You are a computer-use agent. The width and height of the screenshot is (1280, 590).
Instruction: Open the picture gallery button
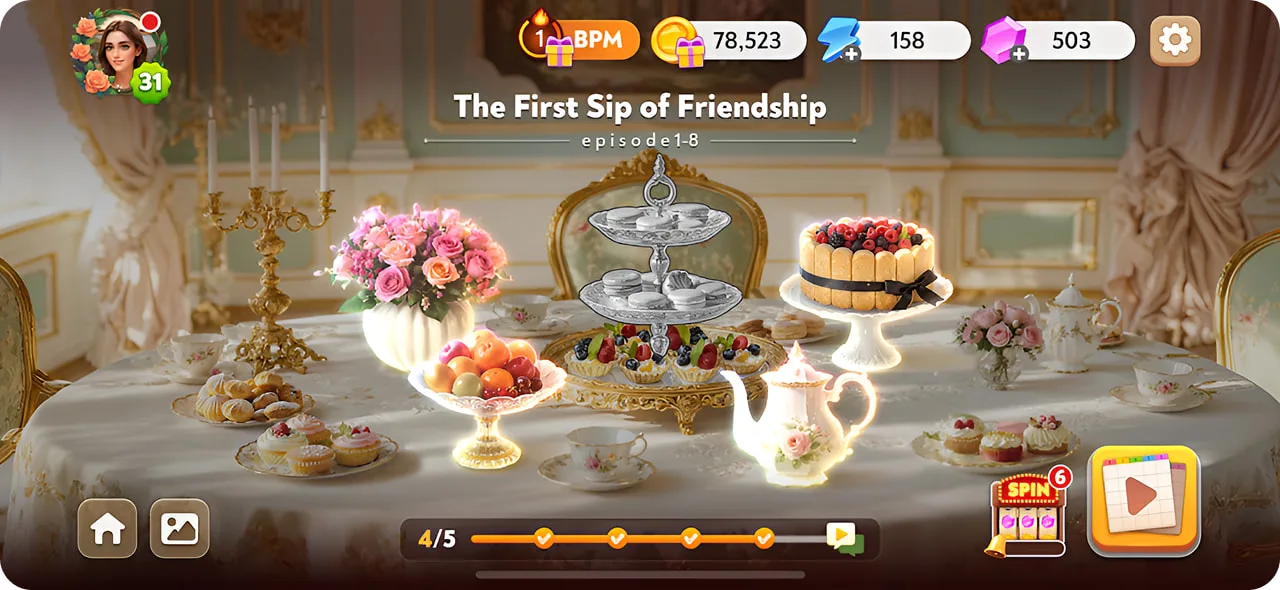(x=180, y=528)
